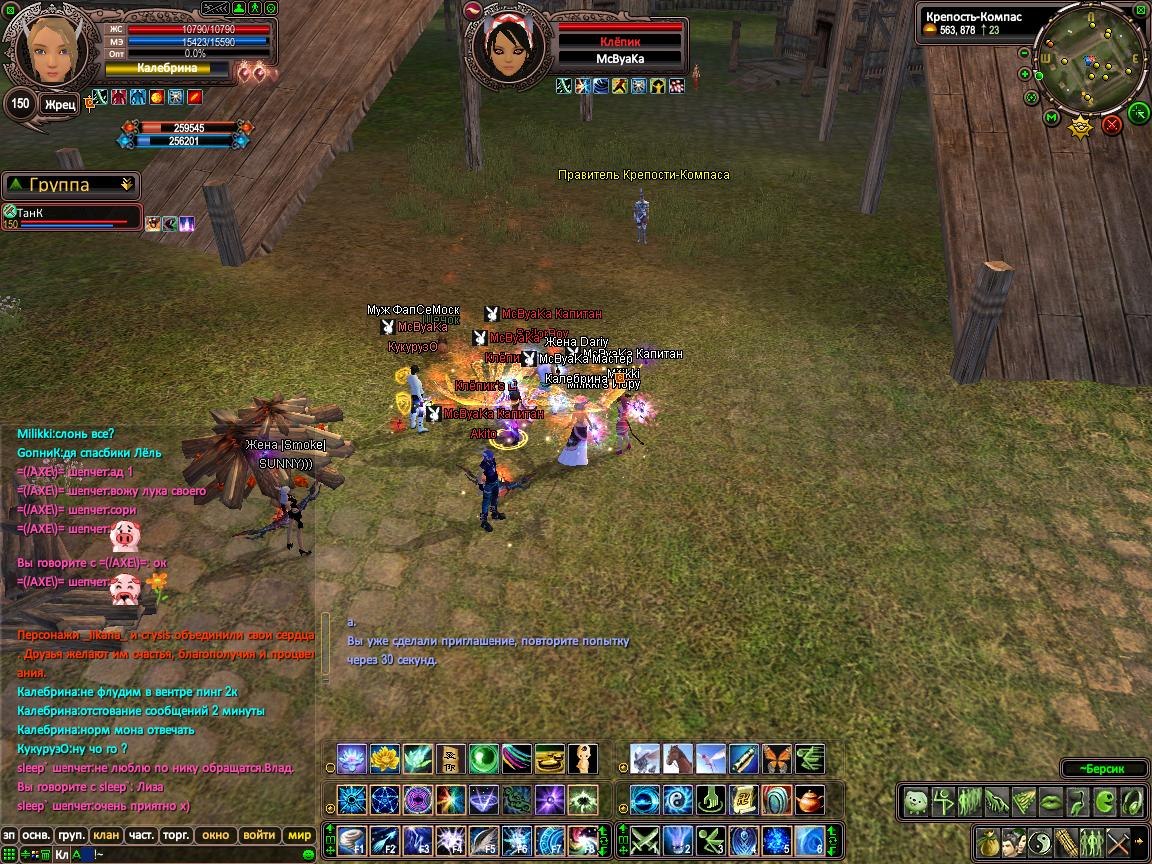
Task: Select the мир world chat tab
Action: click(299, 835)
